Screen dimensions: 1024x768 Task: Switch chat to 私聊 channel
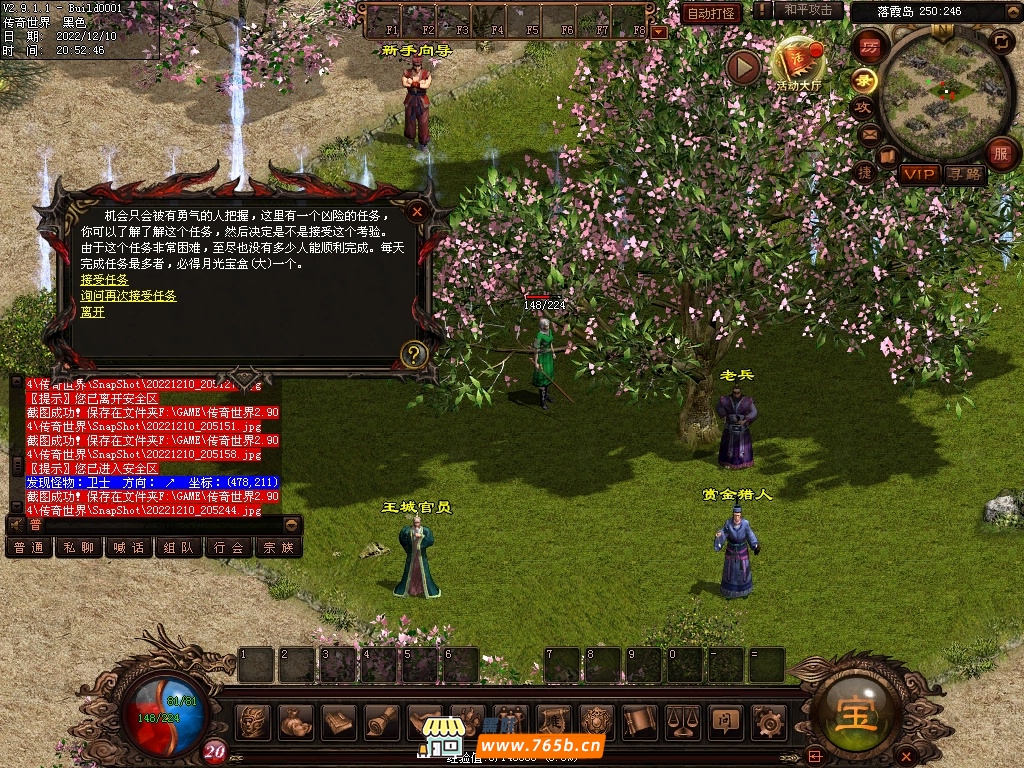click(x=79, y=547)
